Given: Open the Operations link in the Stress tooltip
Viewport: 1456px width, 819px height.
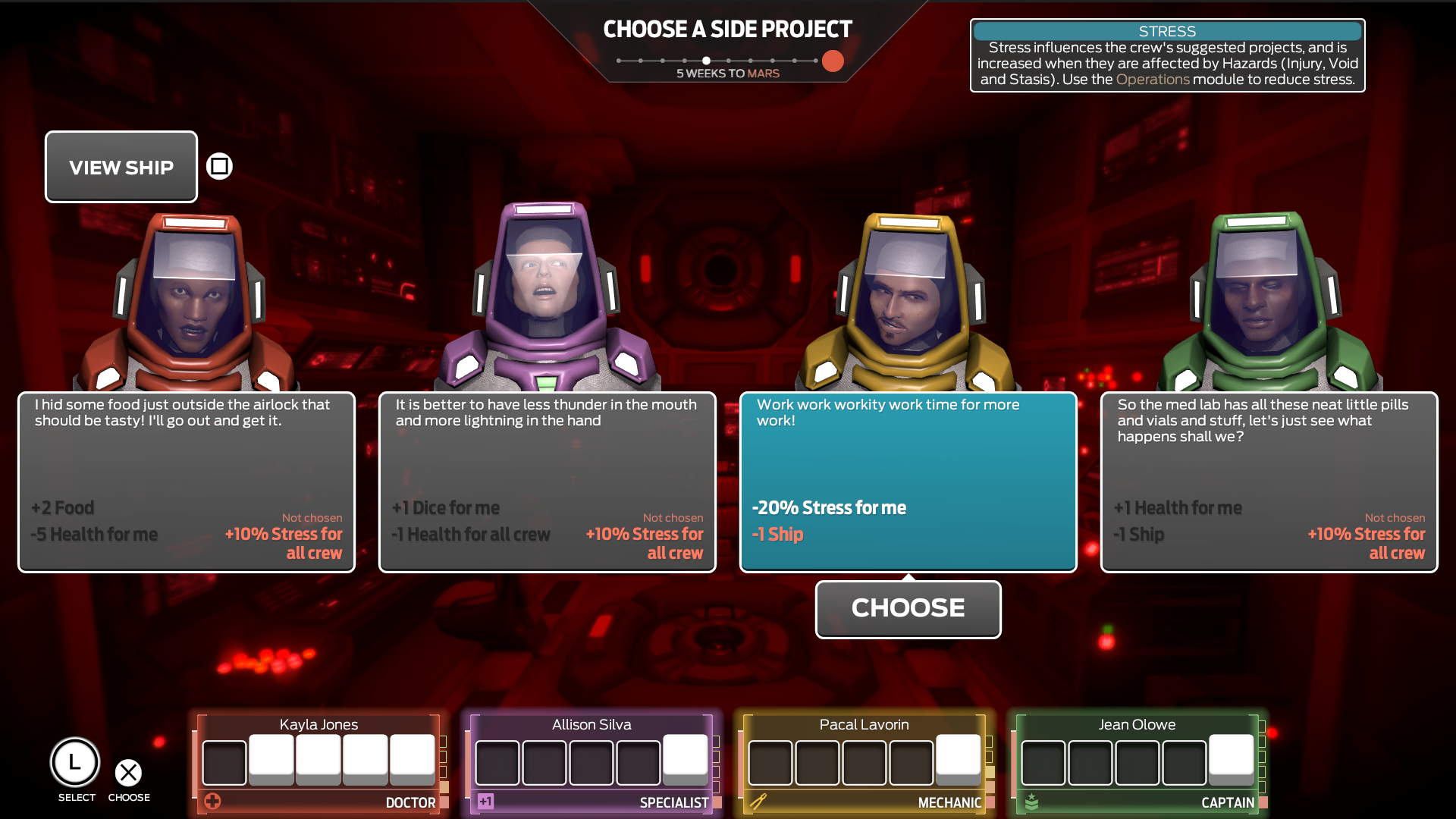Looking at the screenshot, I should point(1153,78).
